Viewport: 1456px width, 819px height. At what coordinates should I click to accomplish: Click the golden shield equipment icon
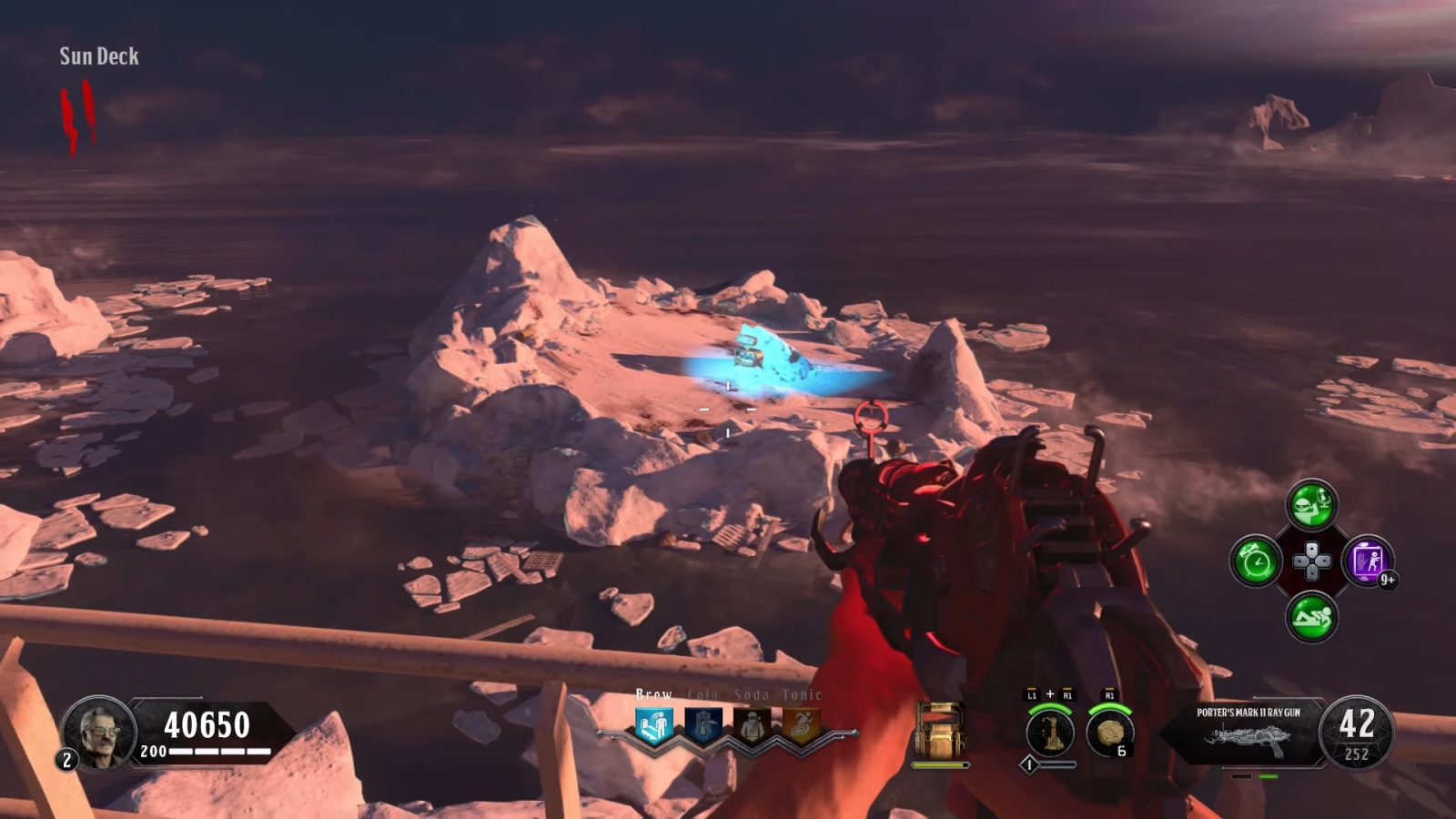940,730
